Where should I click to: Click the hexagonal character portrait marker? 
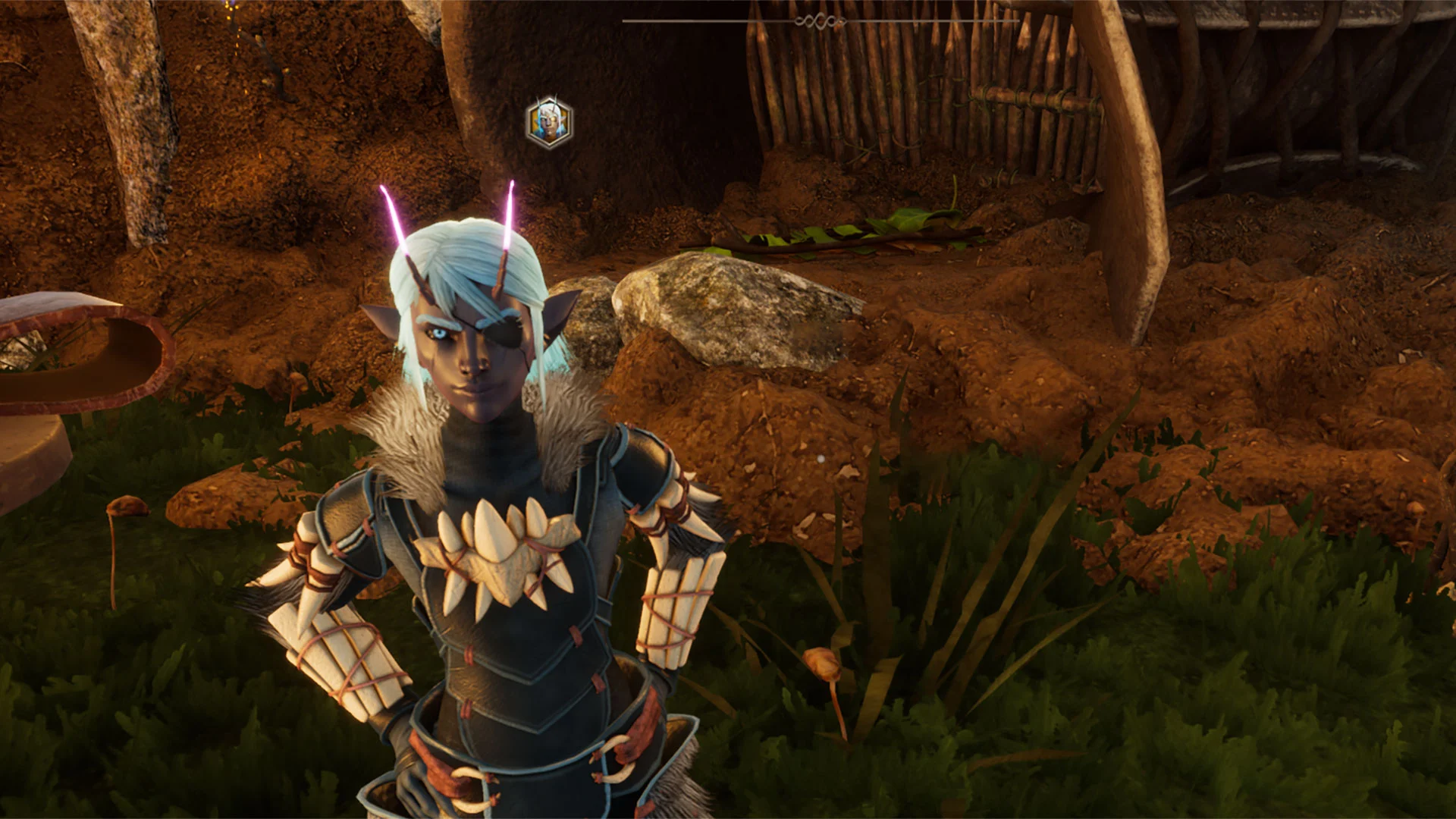550,121
